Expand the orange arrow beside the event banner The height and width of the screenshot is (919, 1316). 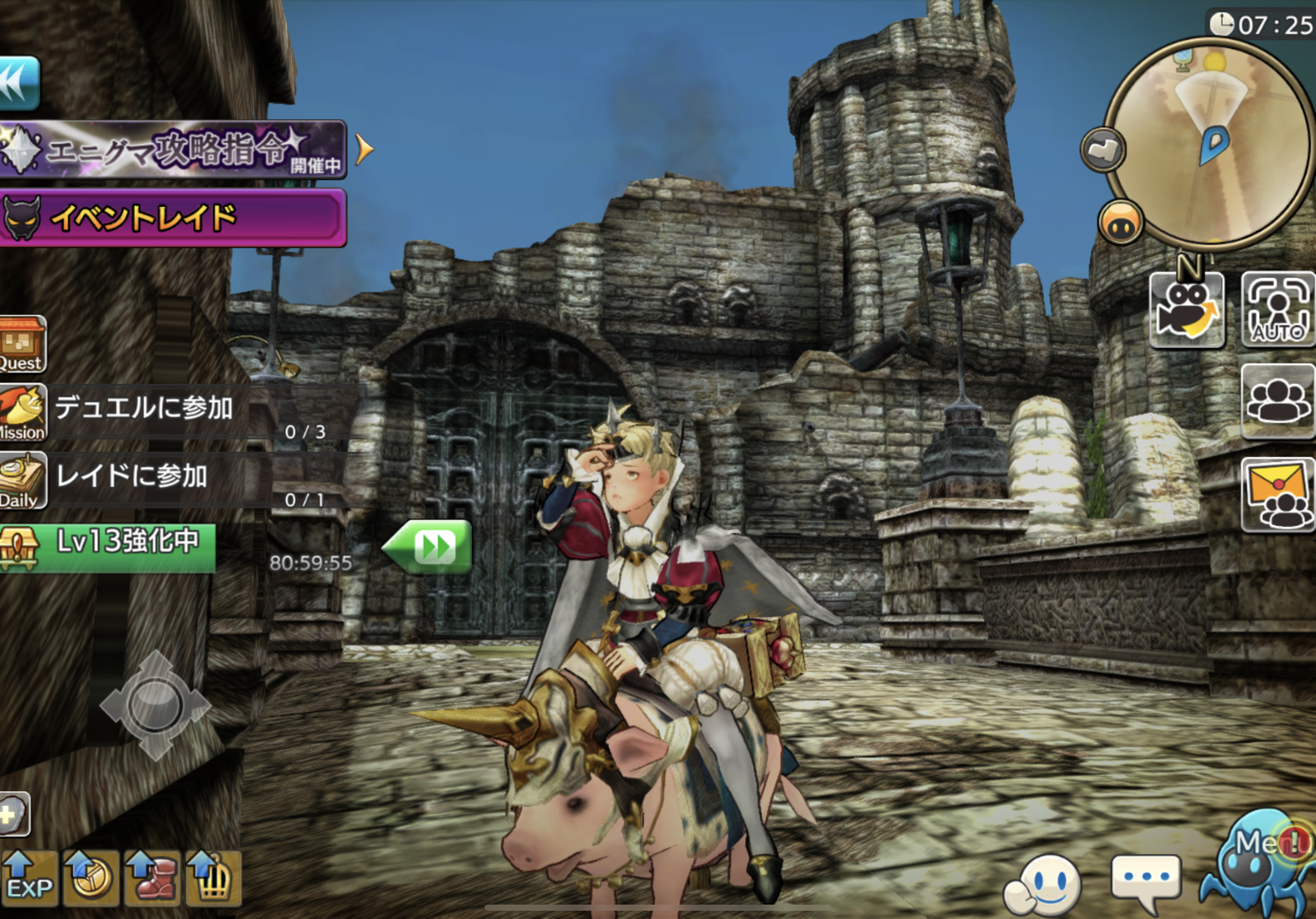coord(364,150)
